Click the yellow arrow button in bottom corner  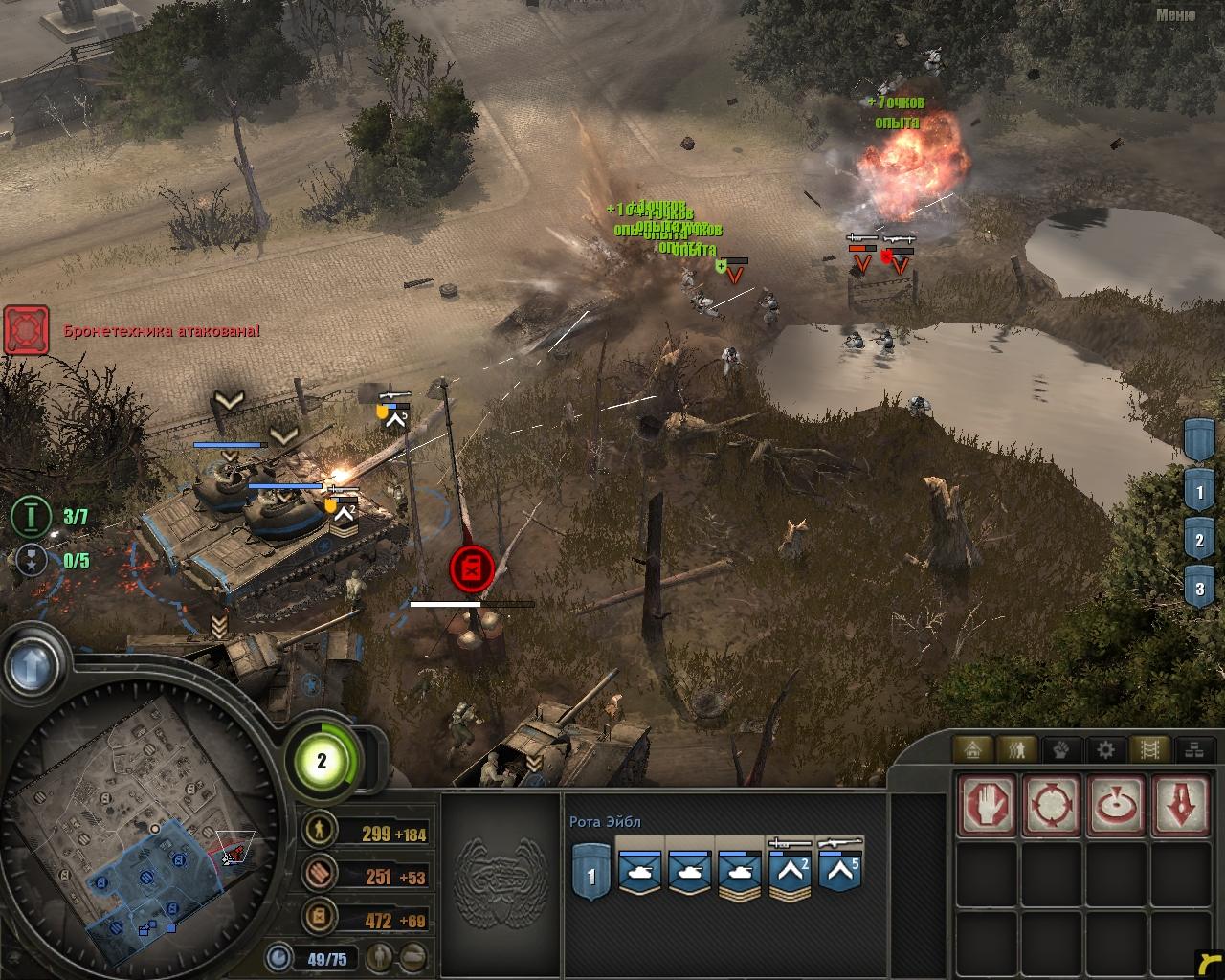click(x=1210, y=966)
